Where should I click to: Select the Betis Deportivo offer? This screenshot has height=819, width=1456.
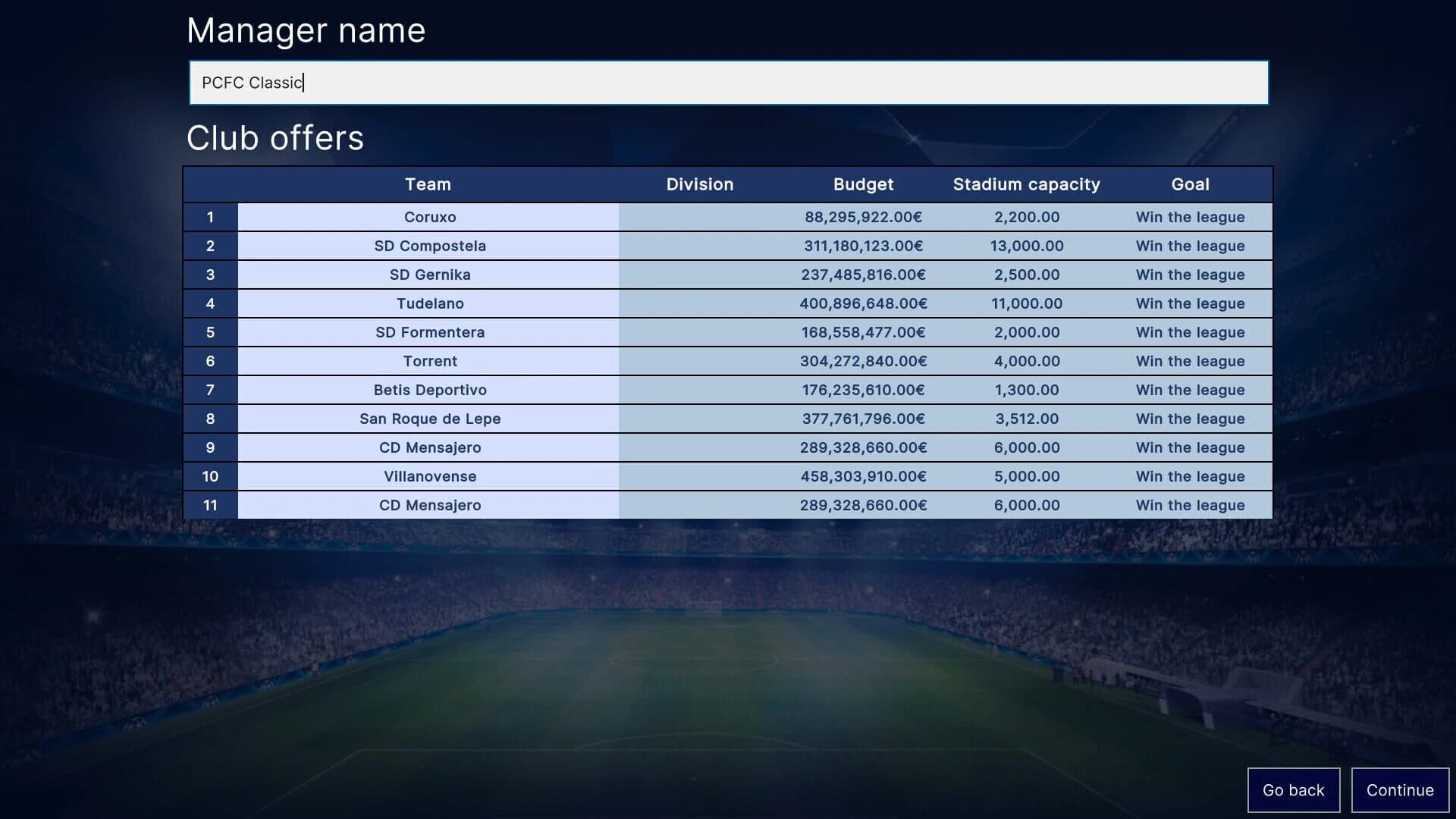click(x=428, y=390)
